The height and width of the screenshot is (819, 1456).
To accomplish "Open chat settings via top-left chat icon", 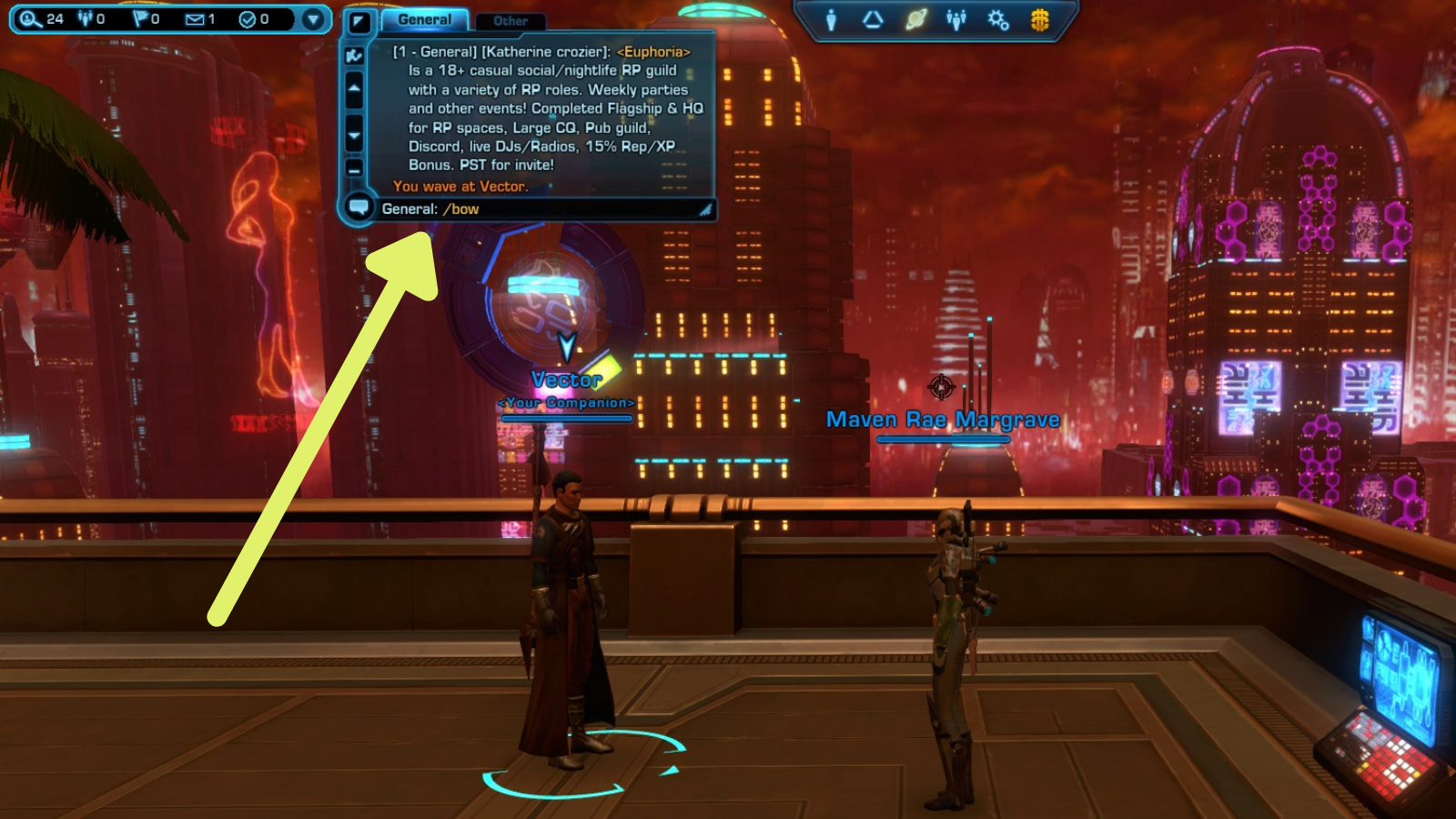I will (x=359, y=22).
